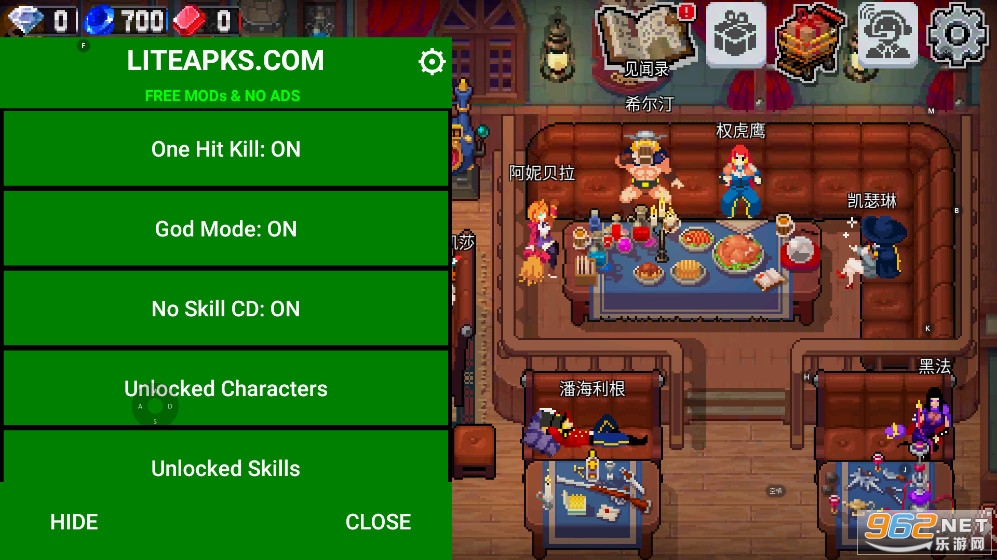
Task: Open the journal book icon
Action: point(647,37)
